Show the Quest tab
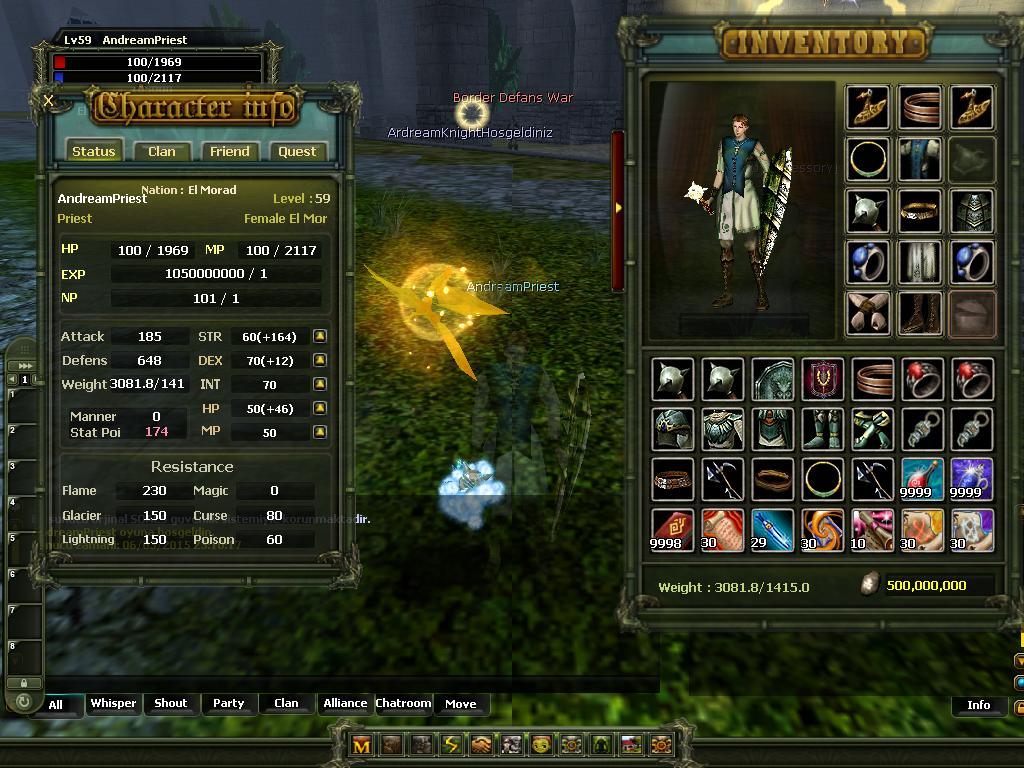The image size is (1024, 768). click(297, 152)
